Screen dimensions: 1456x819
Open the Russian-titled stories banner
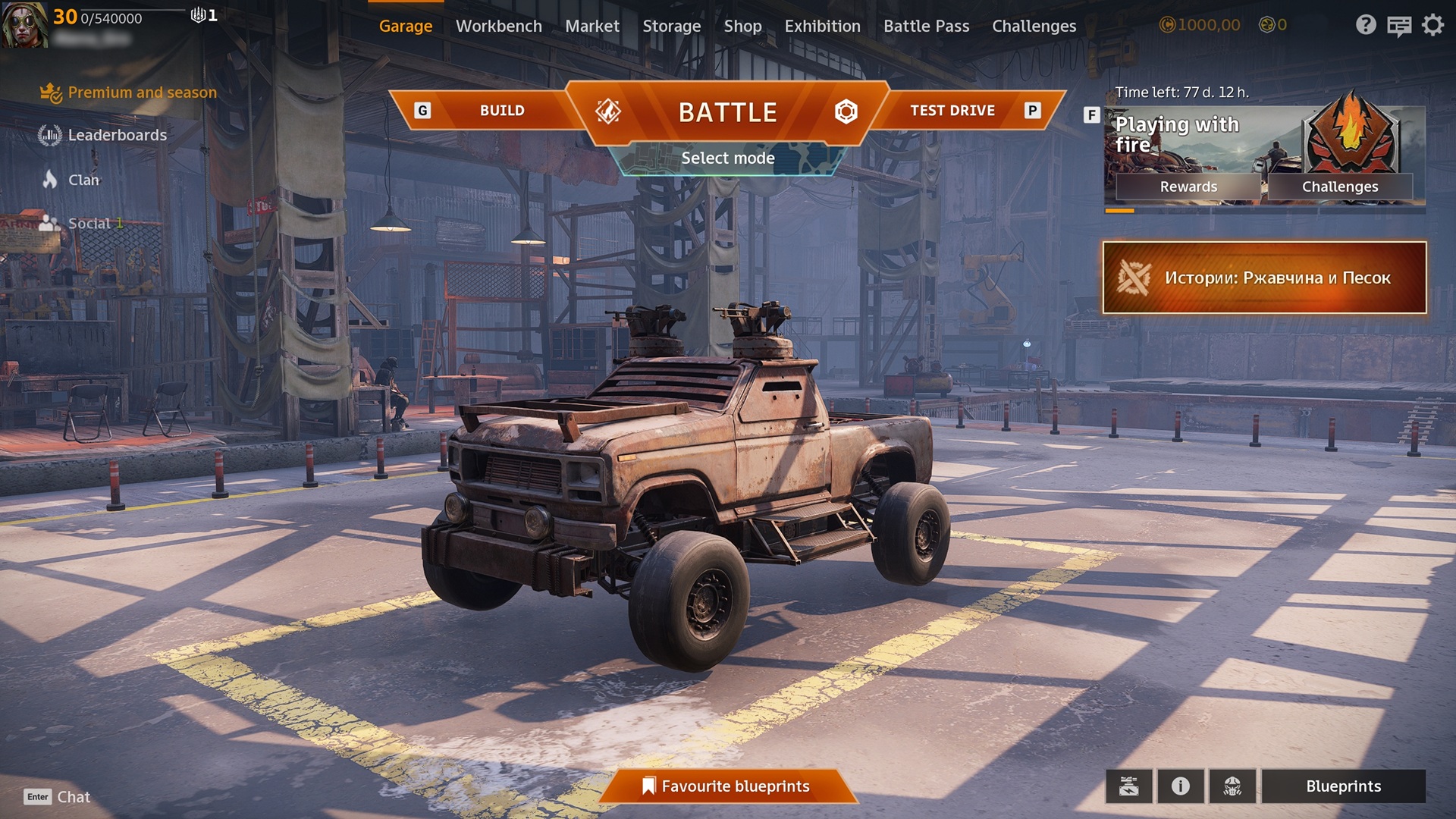point(1264,278)
